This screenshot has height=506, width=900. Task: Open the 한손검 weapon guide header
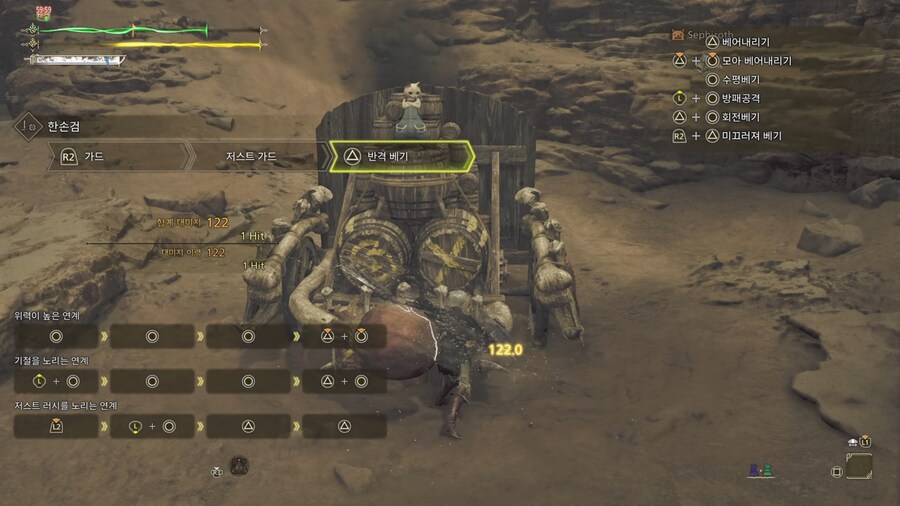tap(60, 127)
